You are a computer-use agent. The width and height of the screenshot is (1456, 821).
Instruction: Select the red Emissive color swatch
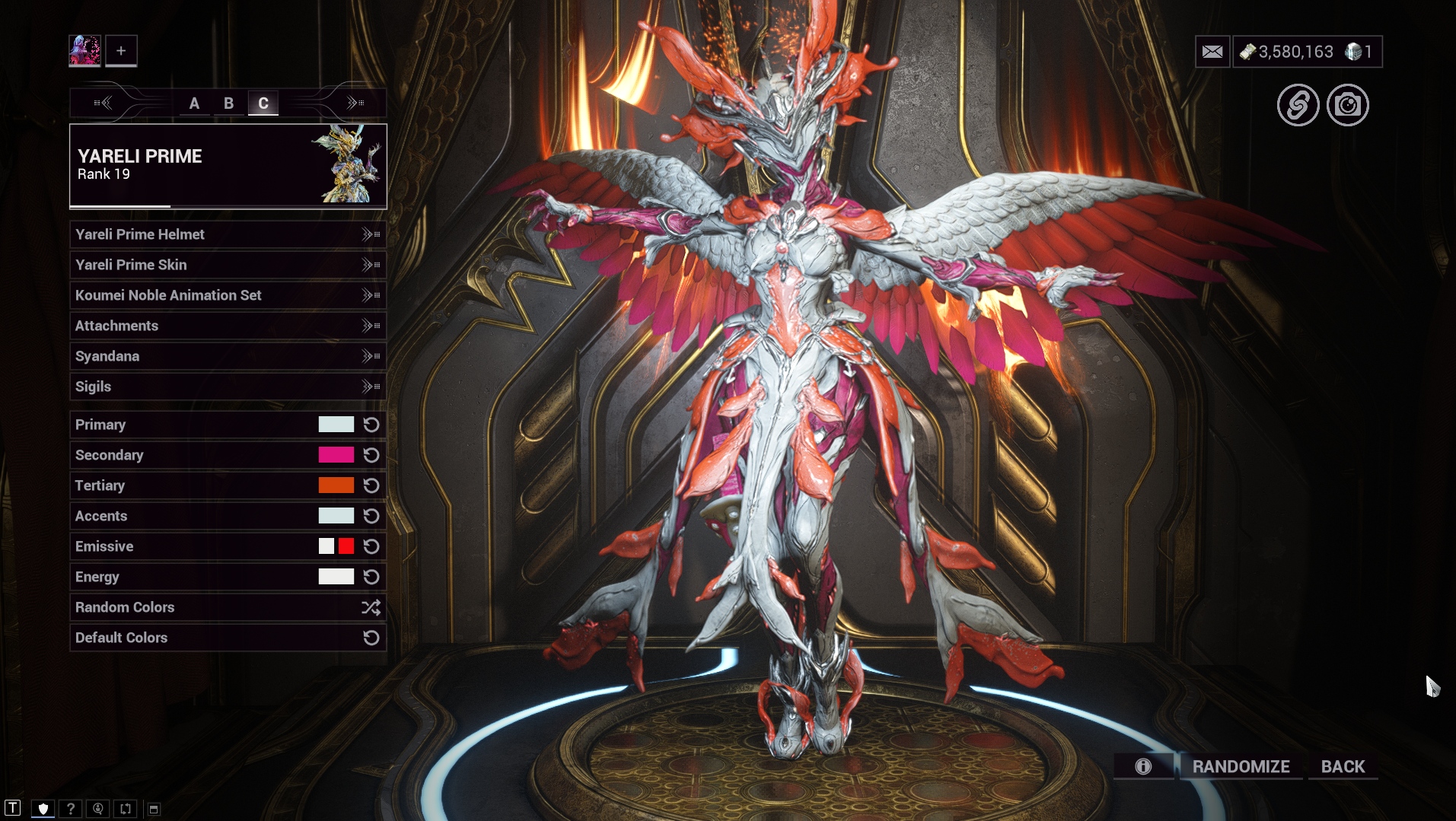346,546
